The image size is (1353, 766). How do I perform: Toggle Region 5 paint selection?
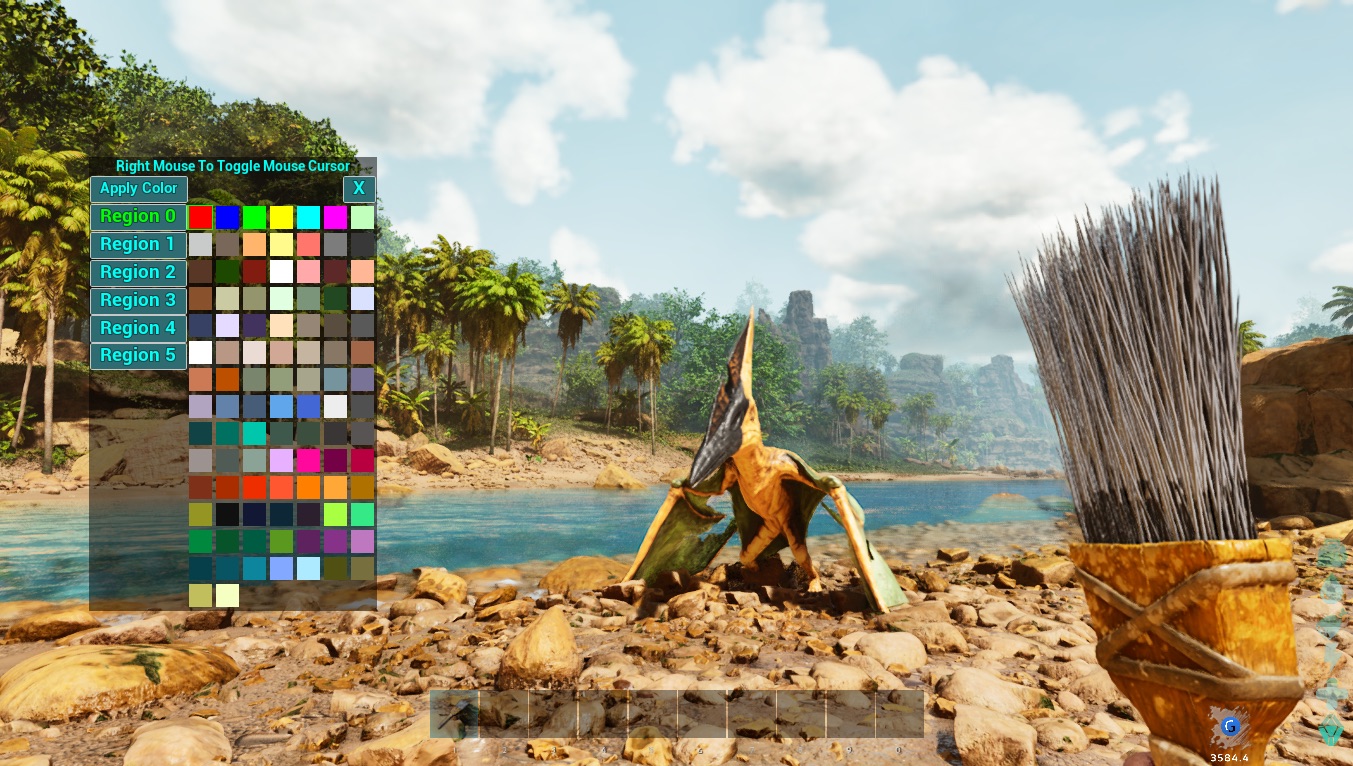coord(138,355)
